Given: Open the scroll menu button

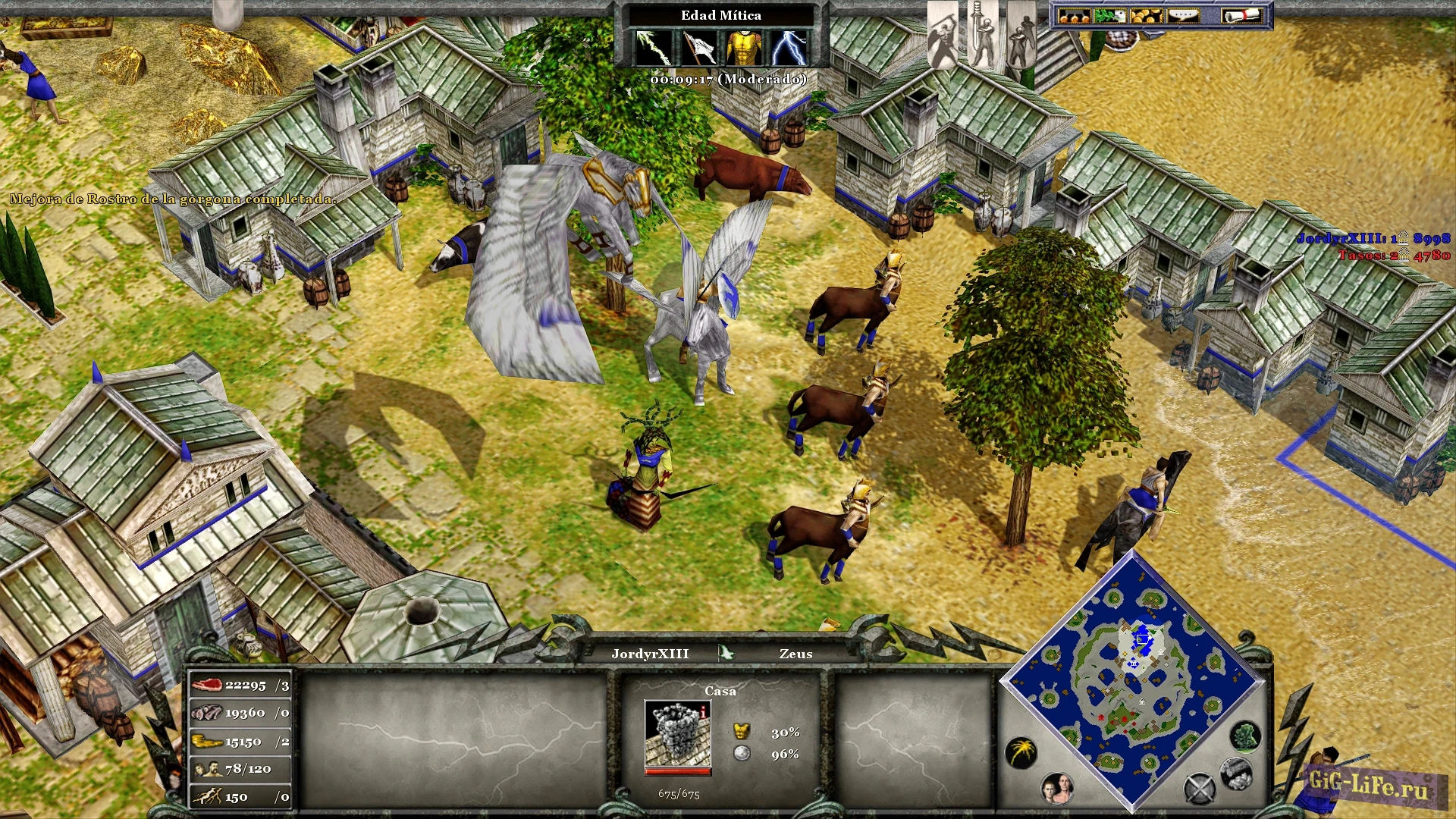Looking at the screenshot, I should [1241, 16].
